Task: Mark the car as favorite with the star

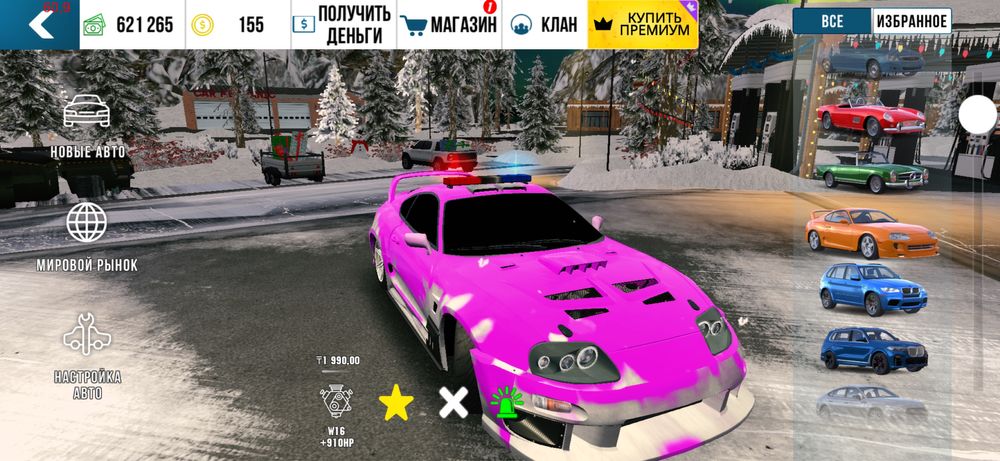Action: coord(396,403)
